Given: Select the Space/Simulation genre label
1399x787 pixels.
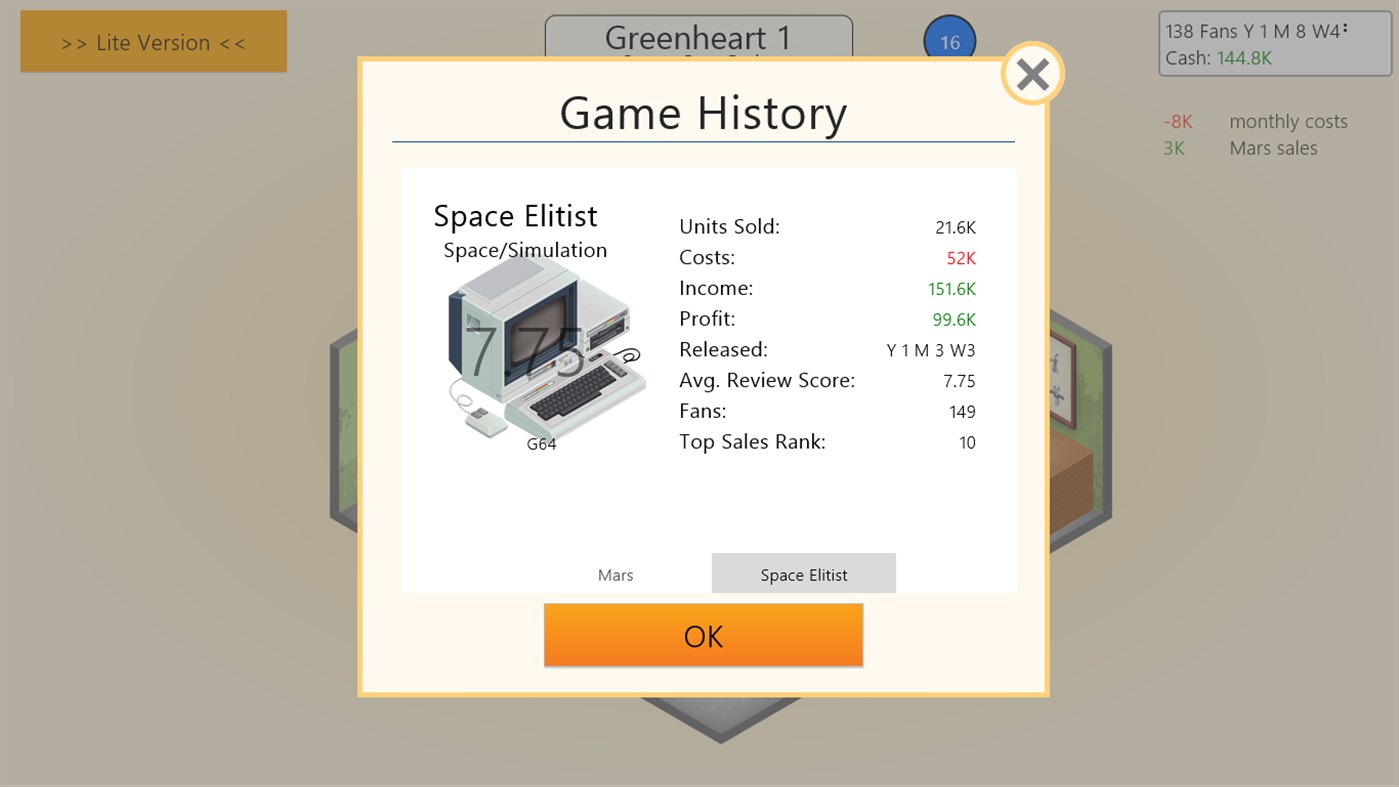Looking at the screenshot, I should 524,250.
